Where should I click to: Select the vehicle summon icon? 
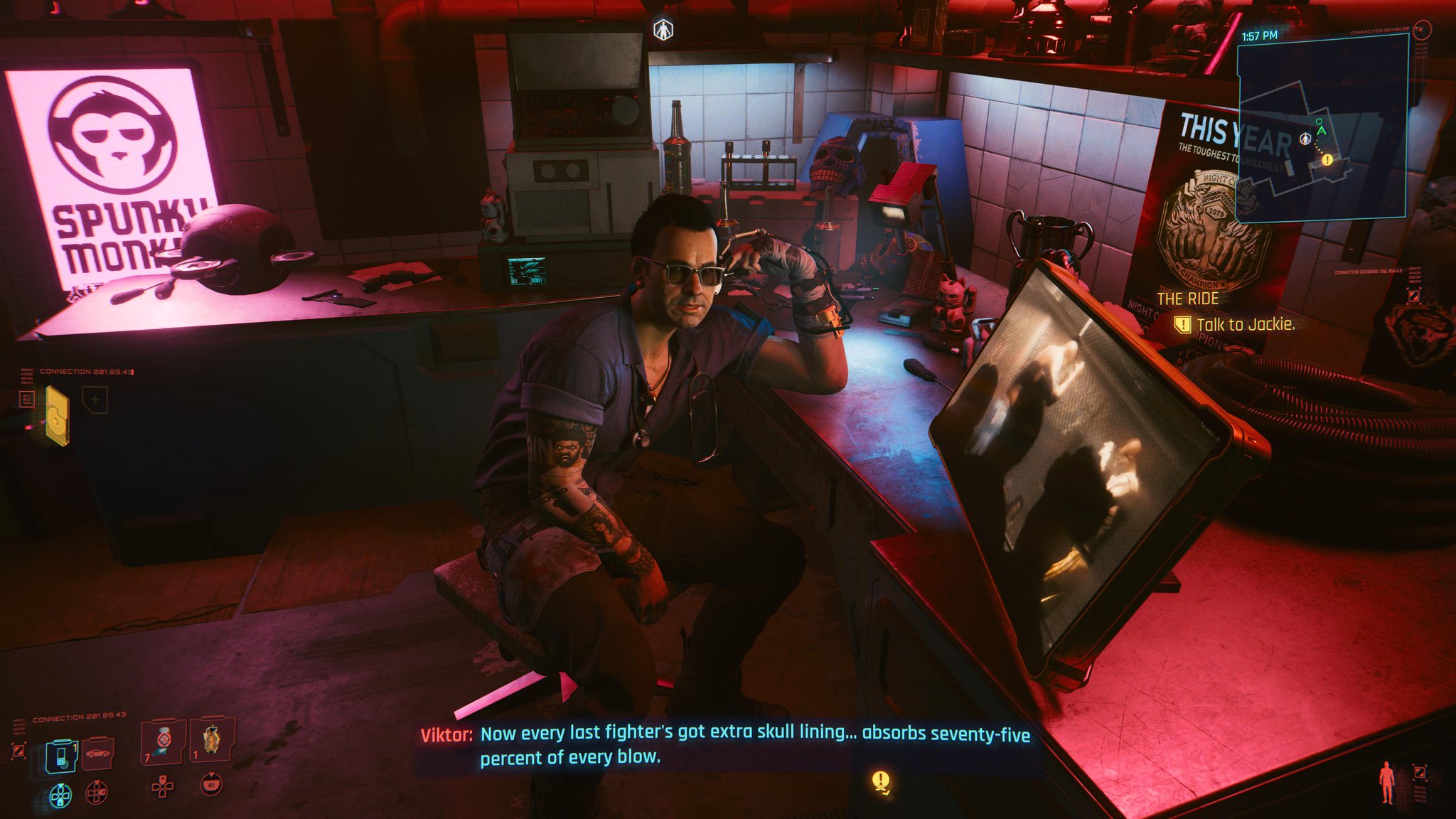(x=97, y=754)
